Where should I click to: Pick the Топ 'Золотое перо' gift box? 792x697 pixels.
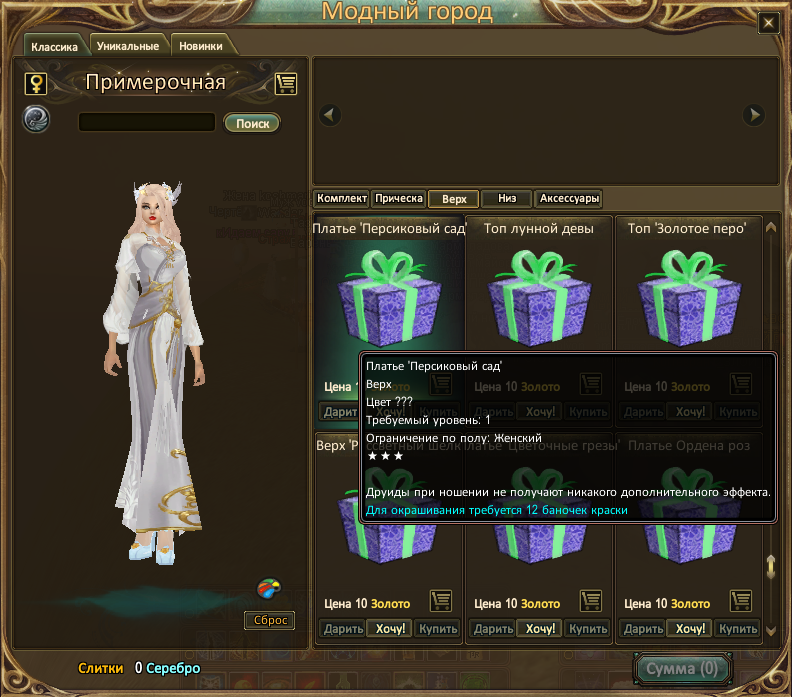[687, 297]
